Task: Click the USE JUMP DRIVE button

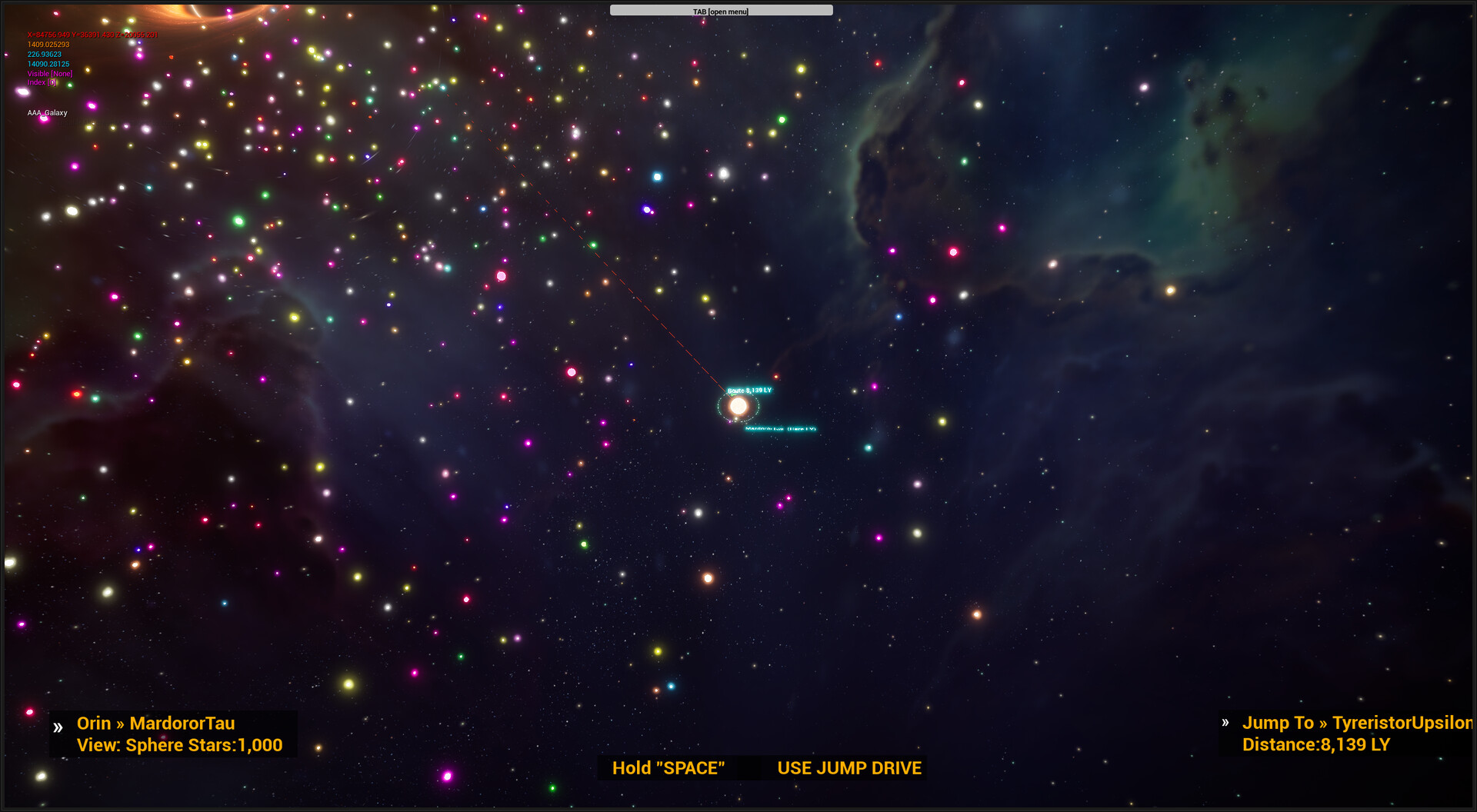Action: tap(849, 767)
